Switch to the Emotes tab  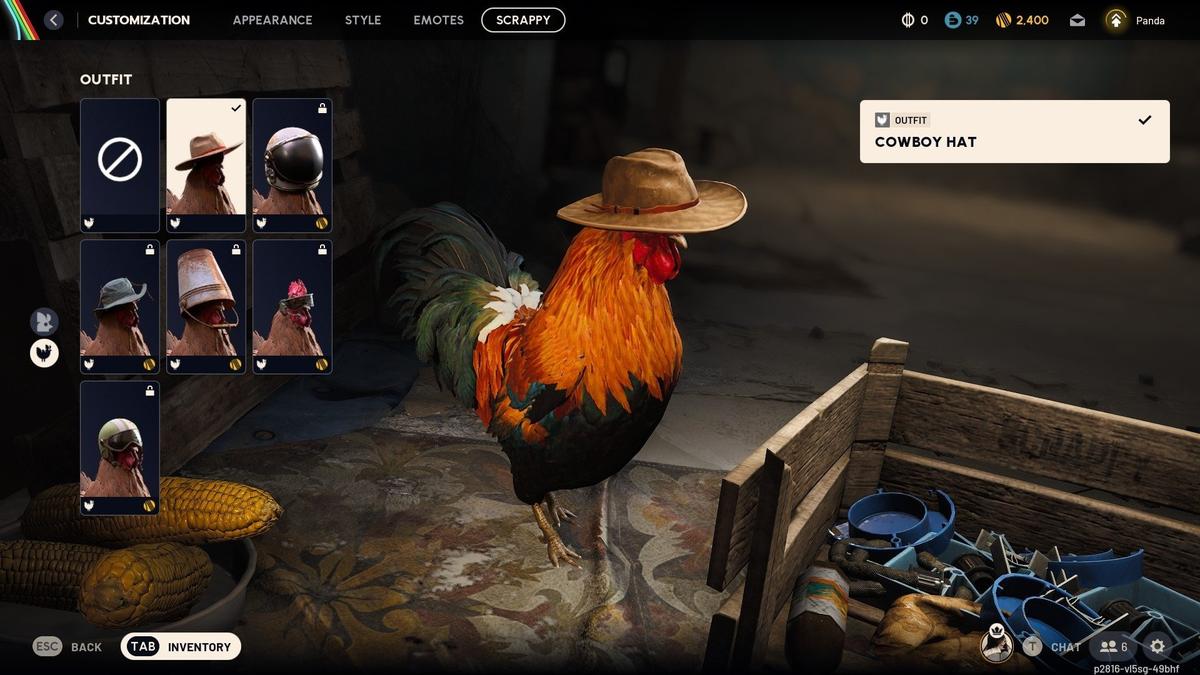click(438, 20)
